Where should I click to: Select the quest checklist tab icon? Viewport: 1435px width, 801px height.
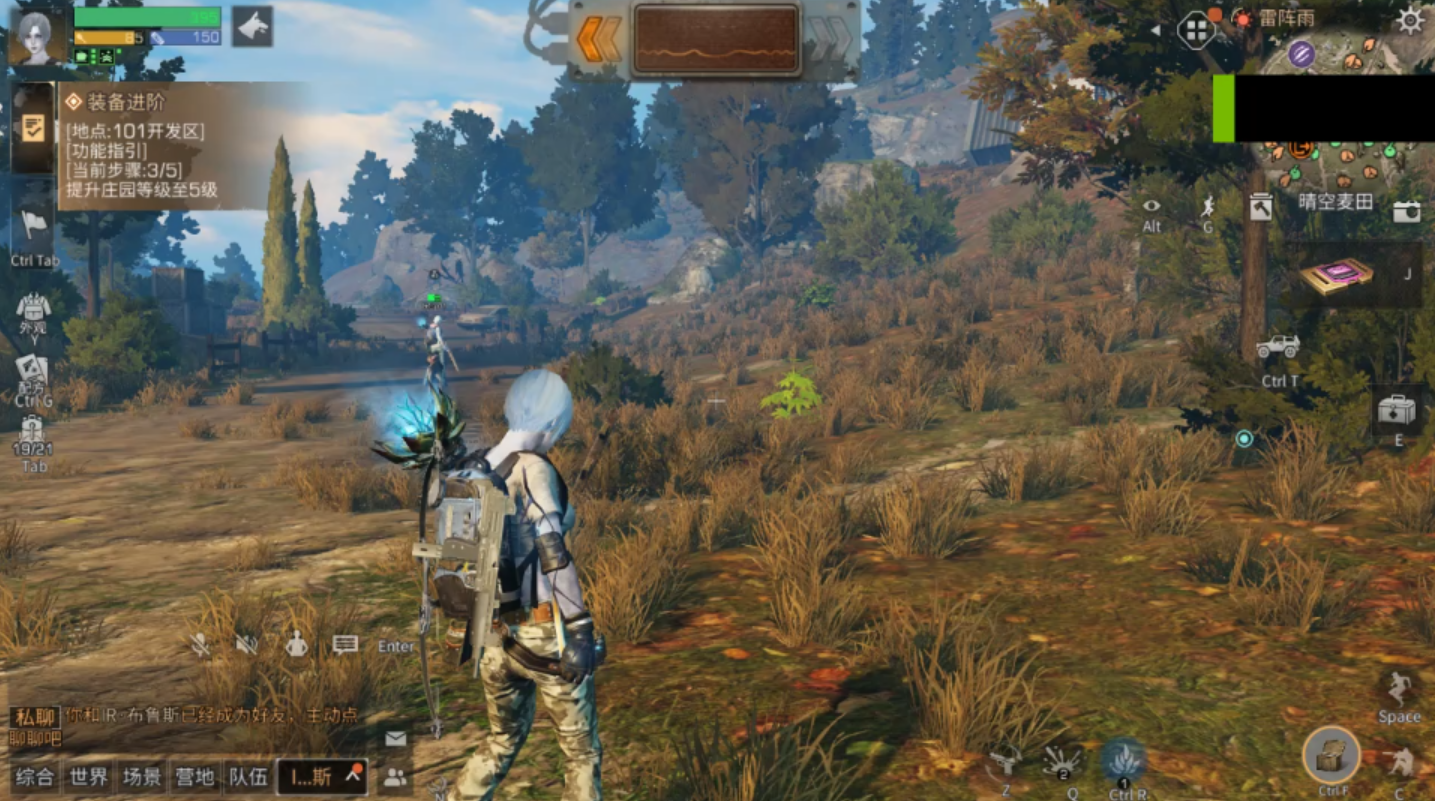click(33, 129)
